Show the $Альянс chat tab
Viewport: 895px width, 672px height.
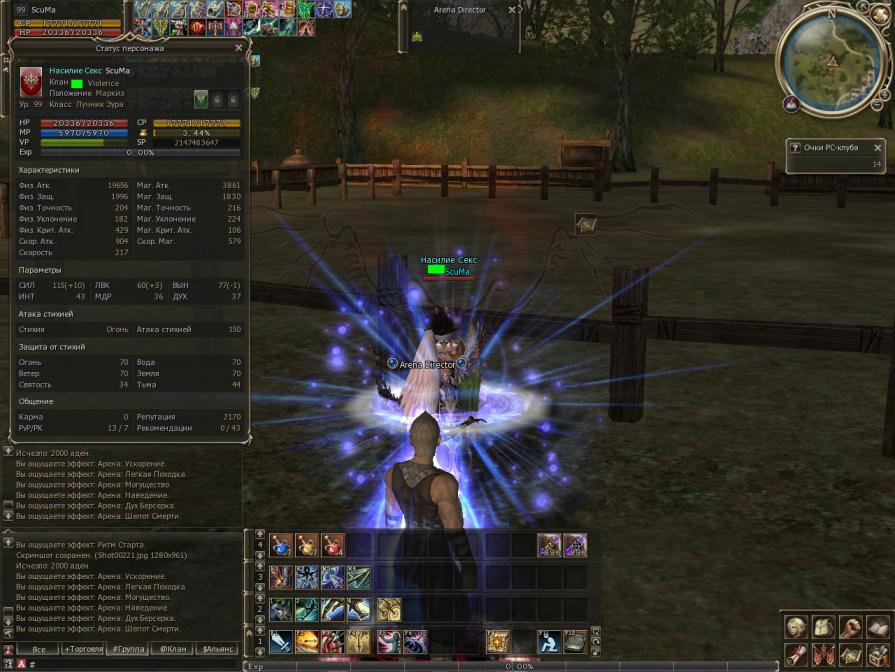tap(220, 649)
